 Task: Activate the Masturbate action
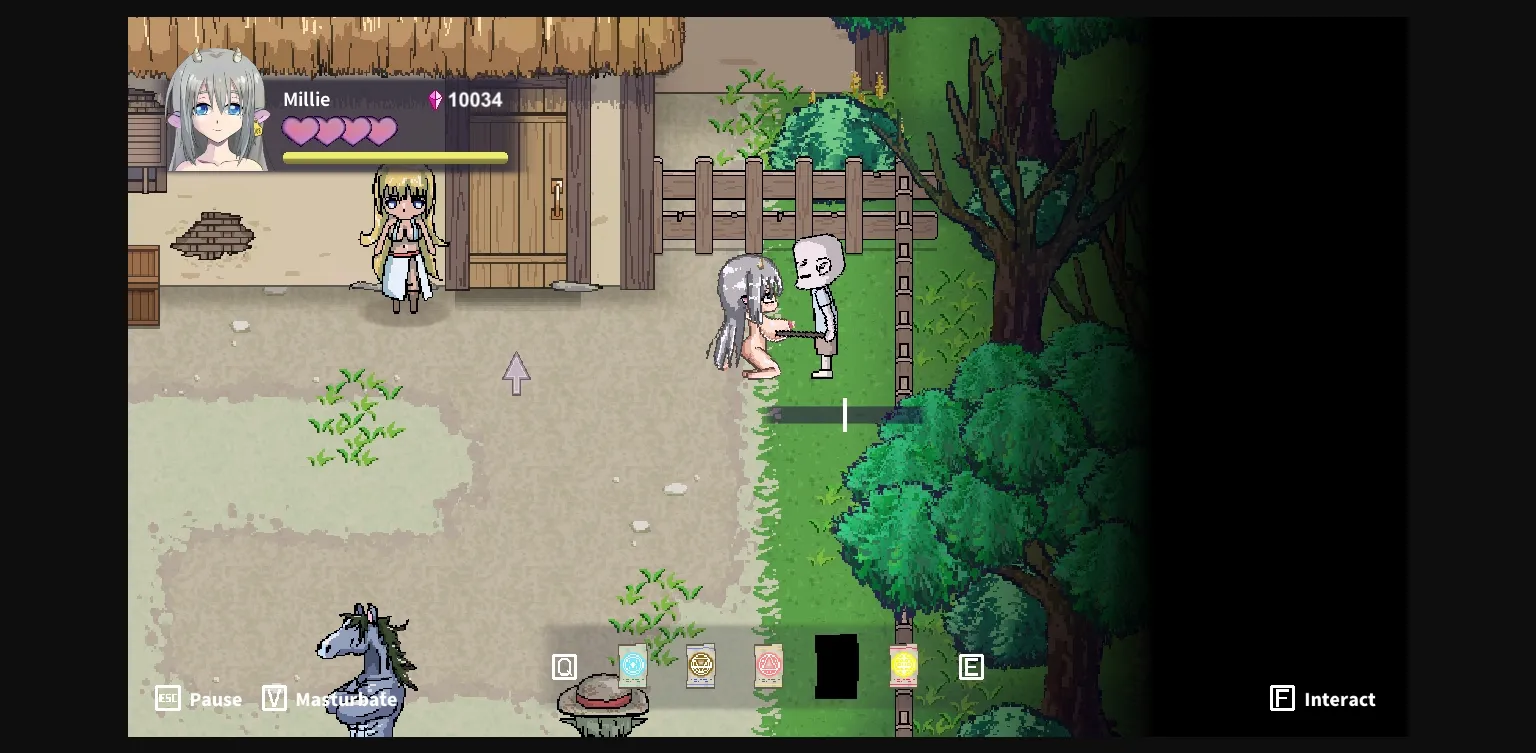pos(345,699)
